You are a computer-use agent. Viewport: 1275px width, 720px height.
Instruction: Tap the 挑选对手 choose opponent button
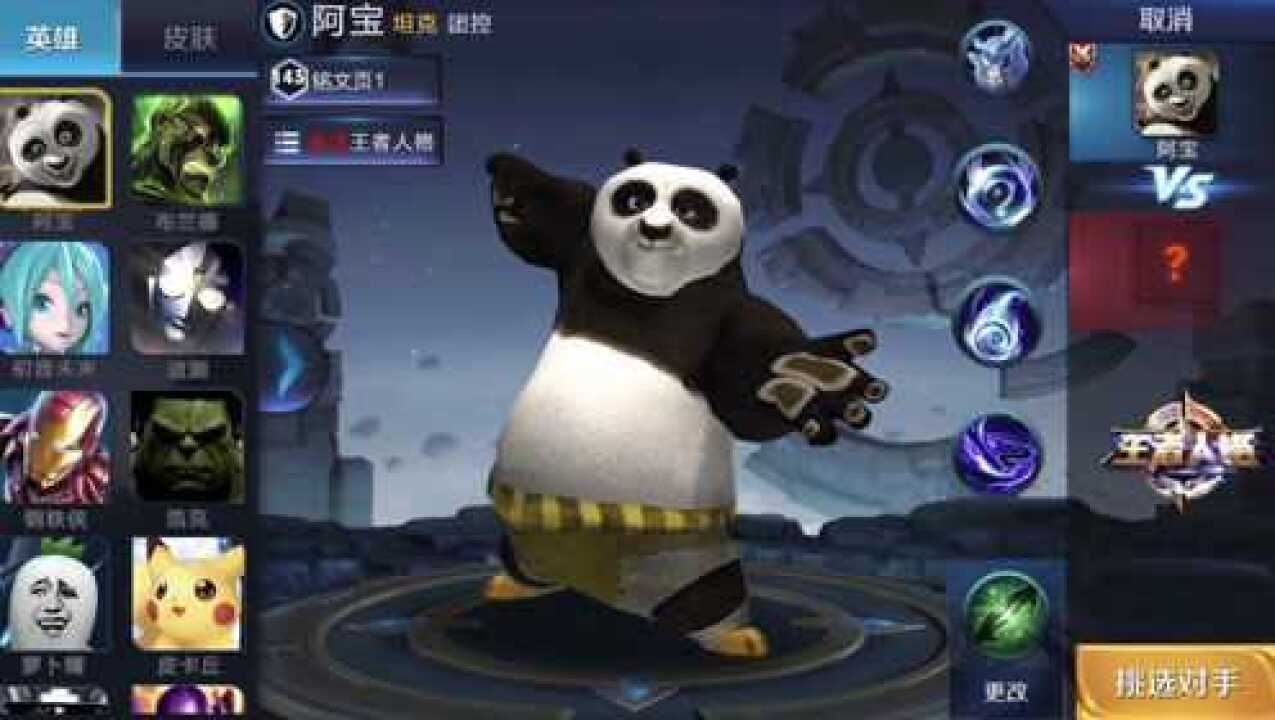[1176, 683]
